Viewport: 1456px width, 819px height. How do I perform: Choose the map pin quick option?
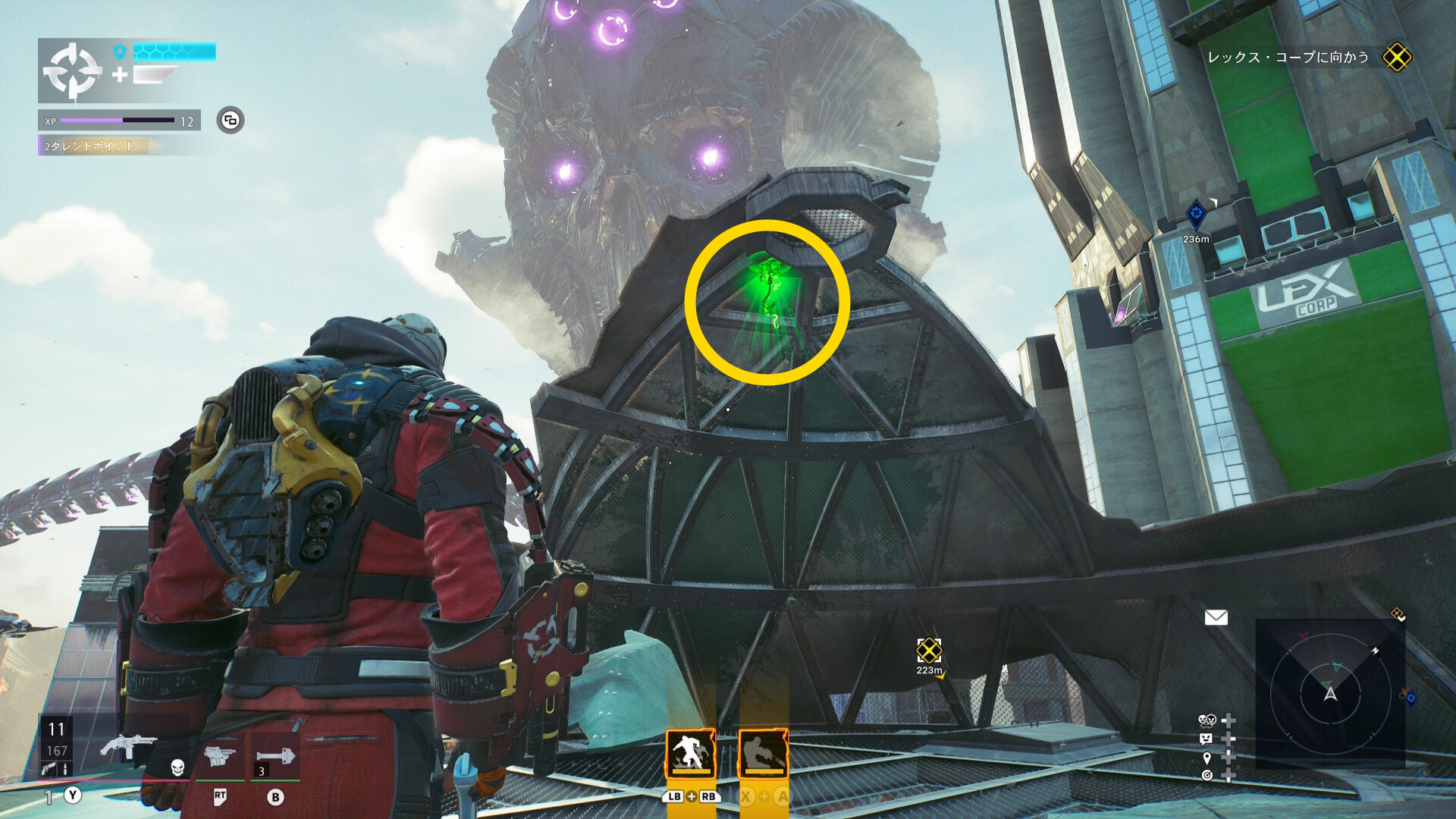tap(1207, 758)
